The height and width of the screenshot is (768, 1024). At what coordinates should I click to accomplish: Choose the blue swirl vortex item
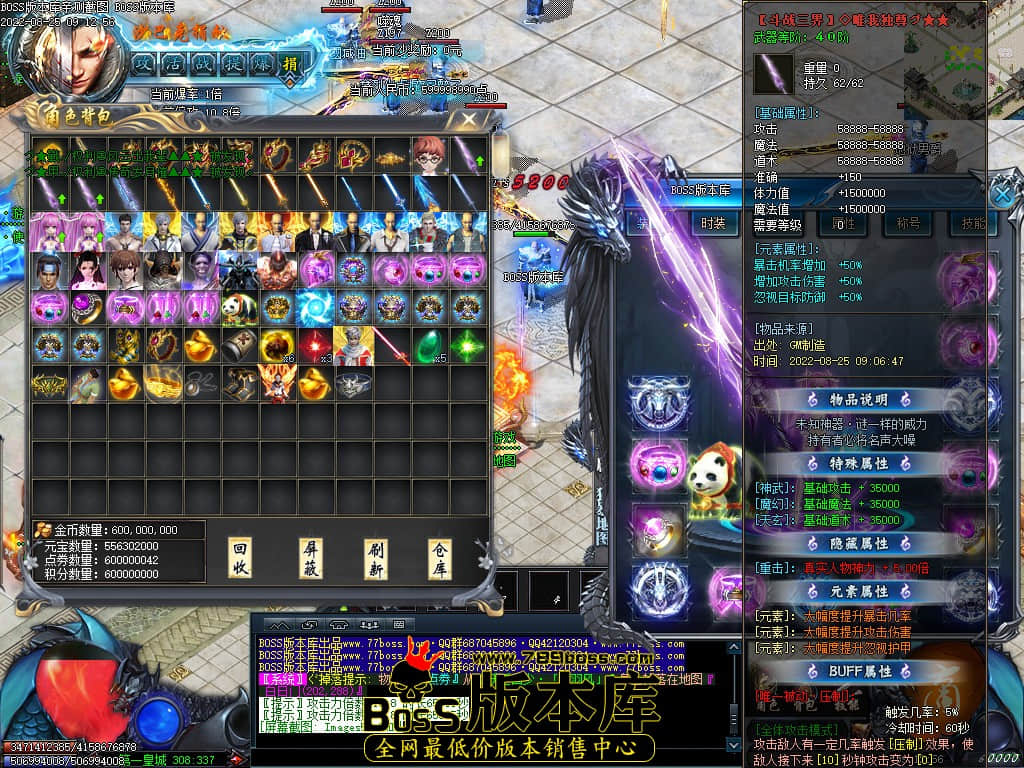point(316,307)
